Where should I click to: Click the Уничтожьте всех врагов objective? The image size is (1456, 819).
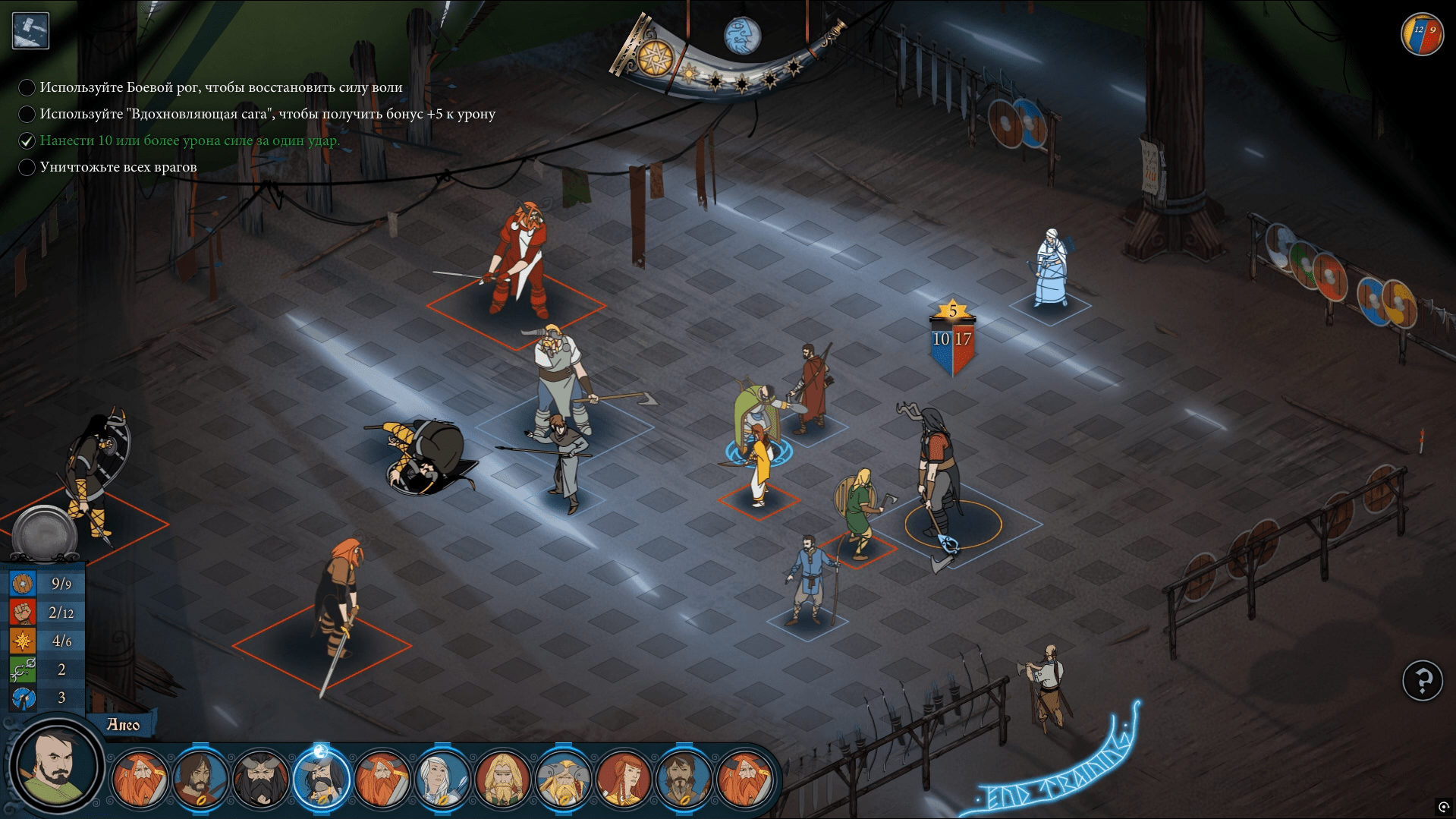pos(118,167)
